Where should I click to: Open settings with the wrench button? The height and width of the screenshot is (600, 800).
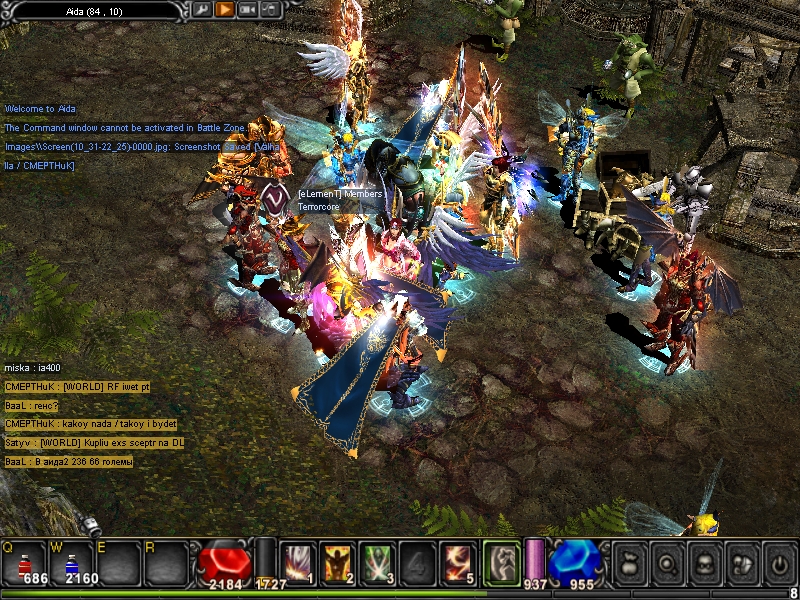(x=202, y=10)
